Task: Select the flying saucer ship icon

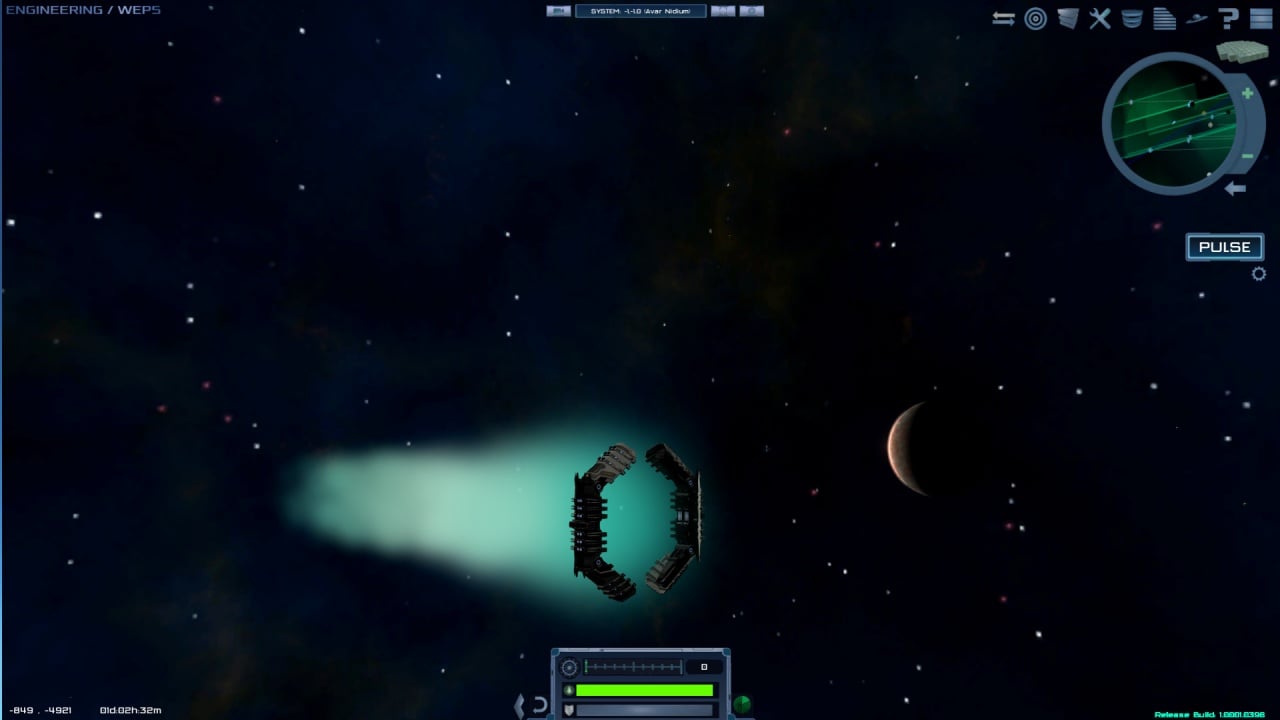Action: (x=1196, y=19)
